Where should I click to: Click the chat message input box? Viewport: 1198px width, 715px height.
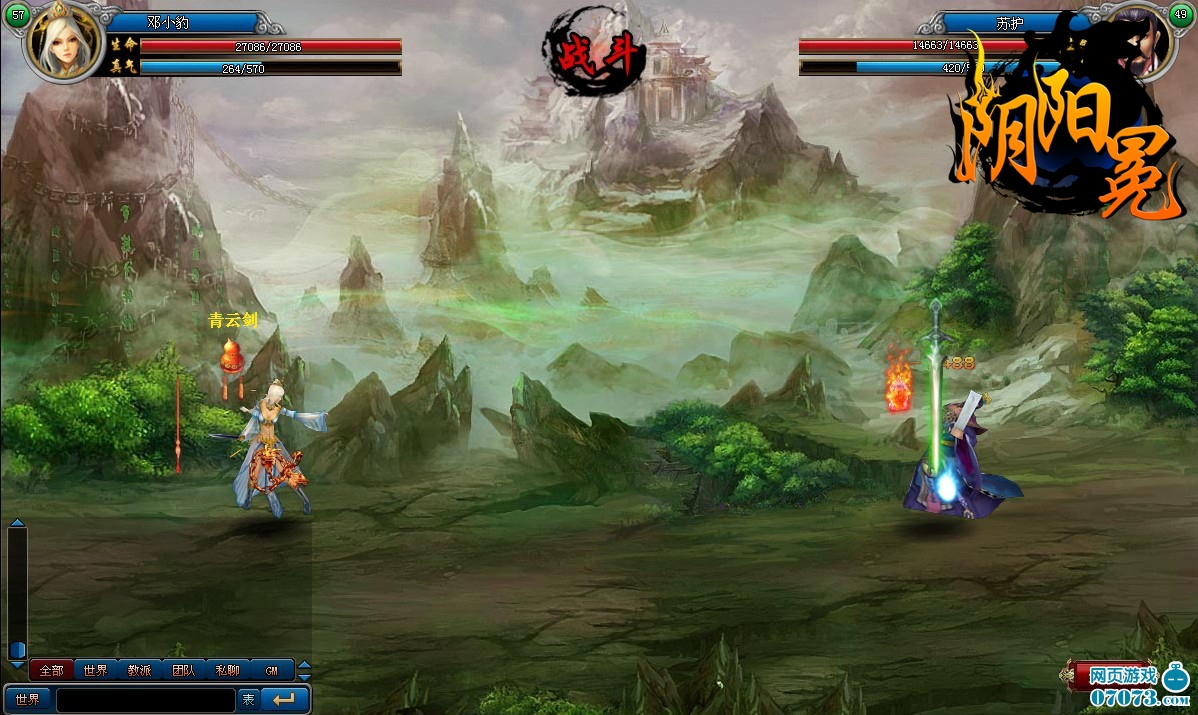[x=146, y=700]
